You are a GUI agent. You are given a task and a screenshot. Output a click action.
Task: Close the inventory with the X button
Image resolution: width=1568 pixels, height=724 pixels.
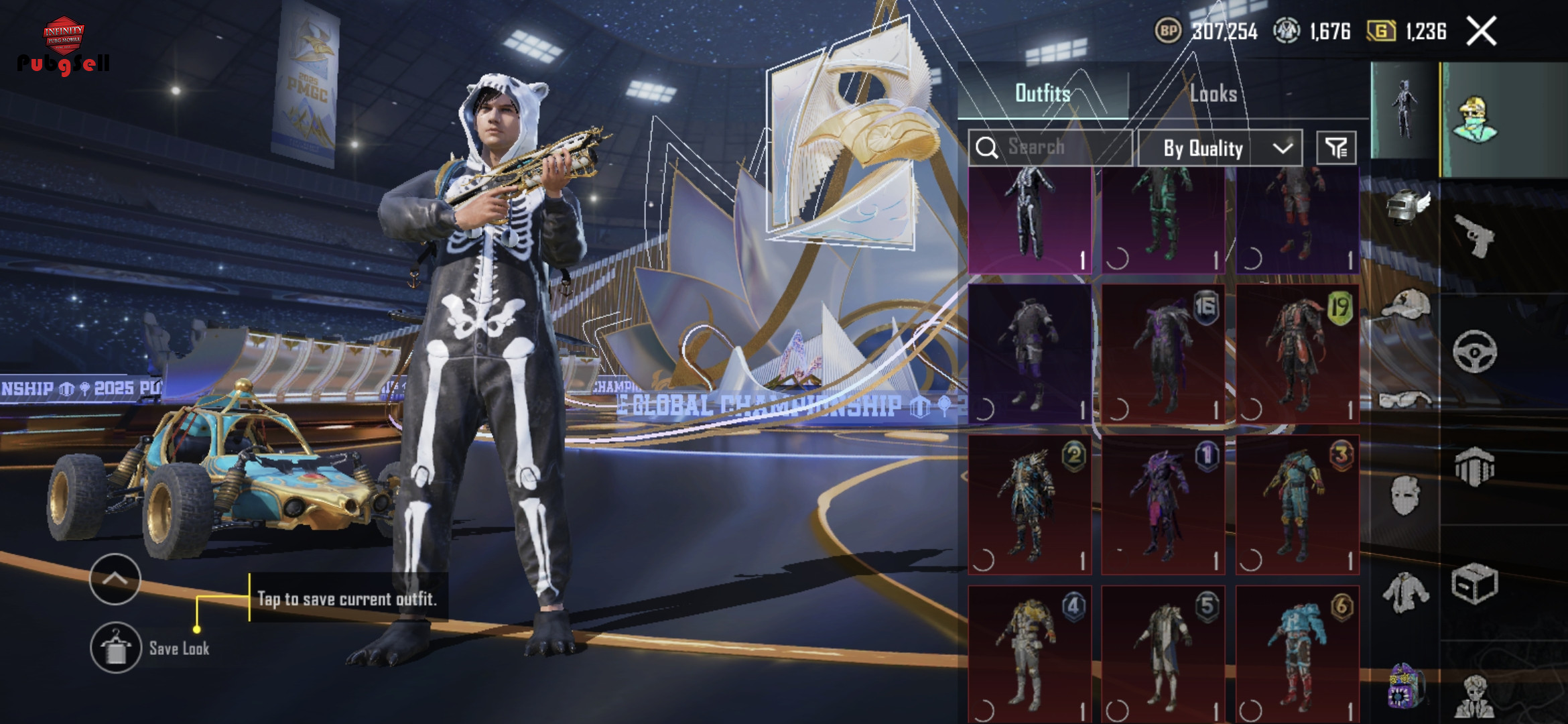[1481, 32]
